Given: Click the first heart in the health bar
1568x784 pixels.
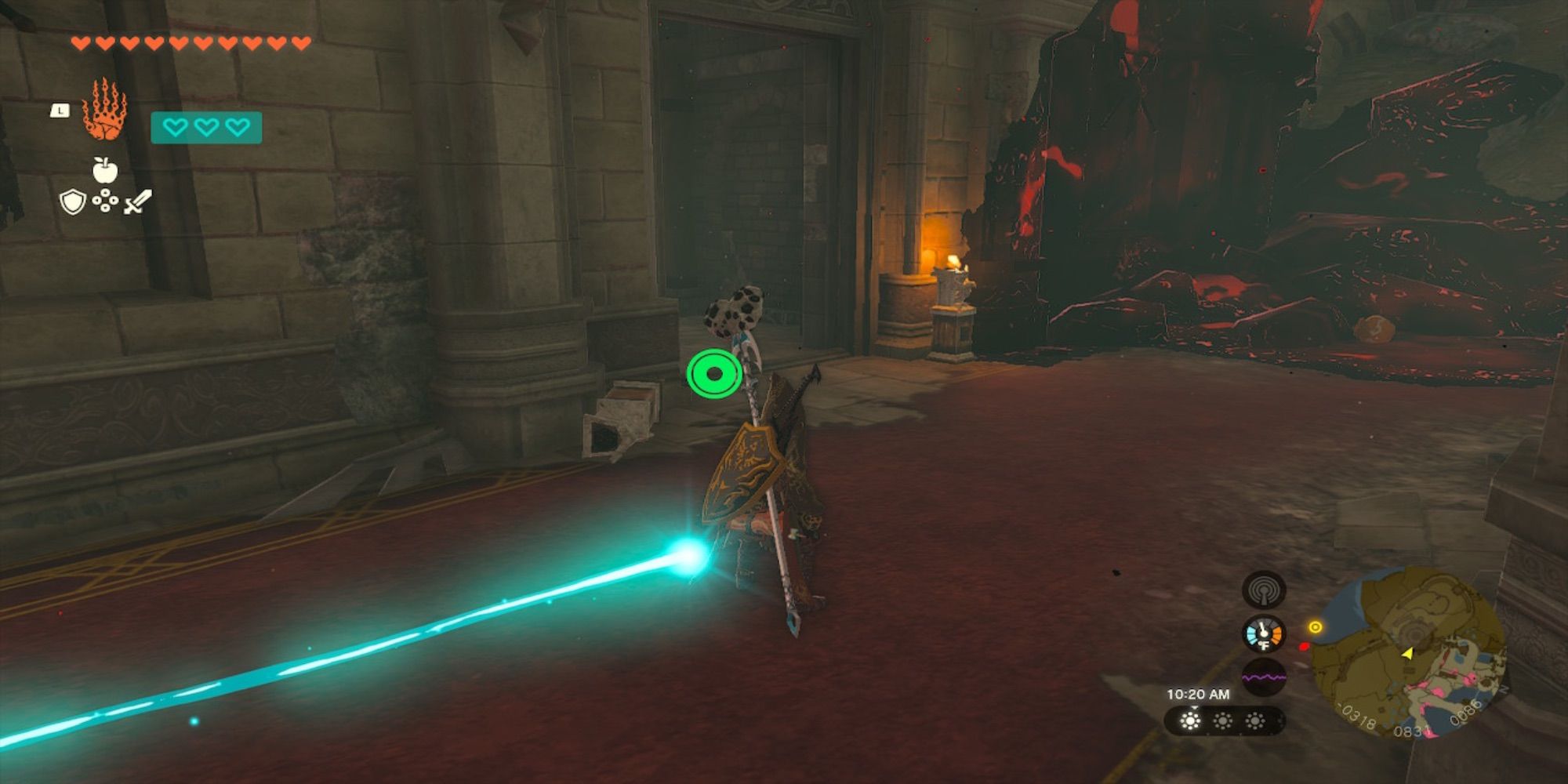Looking at the screenshot, I should (x=80, y=42).
